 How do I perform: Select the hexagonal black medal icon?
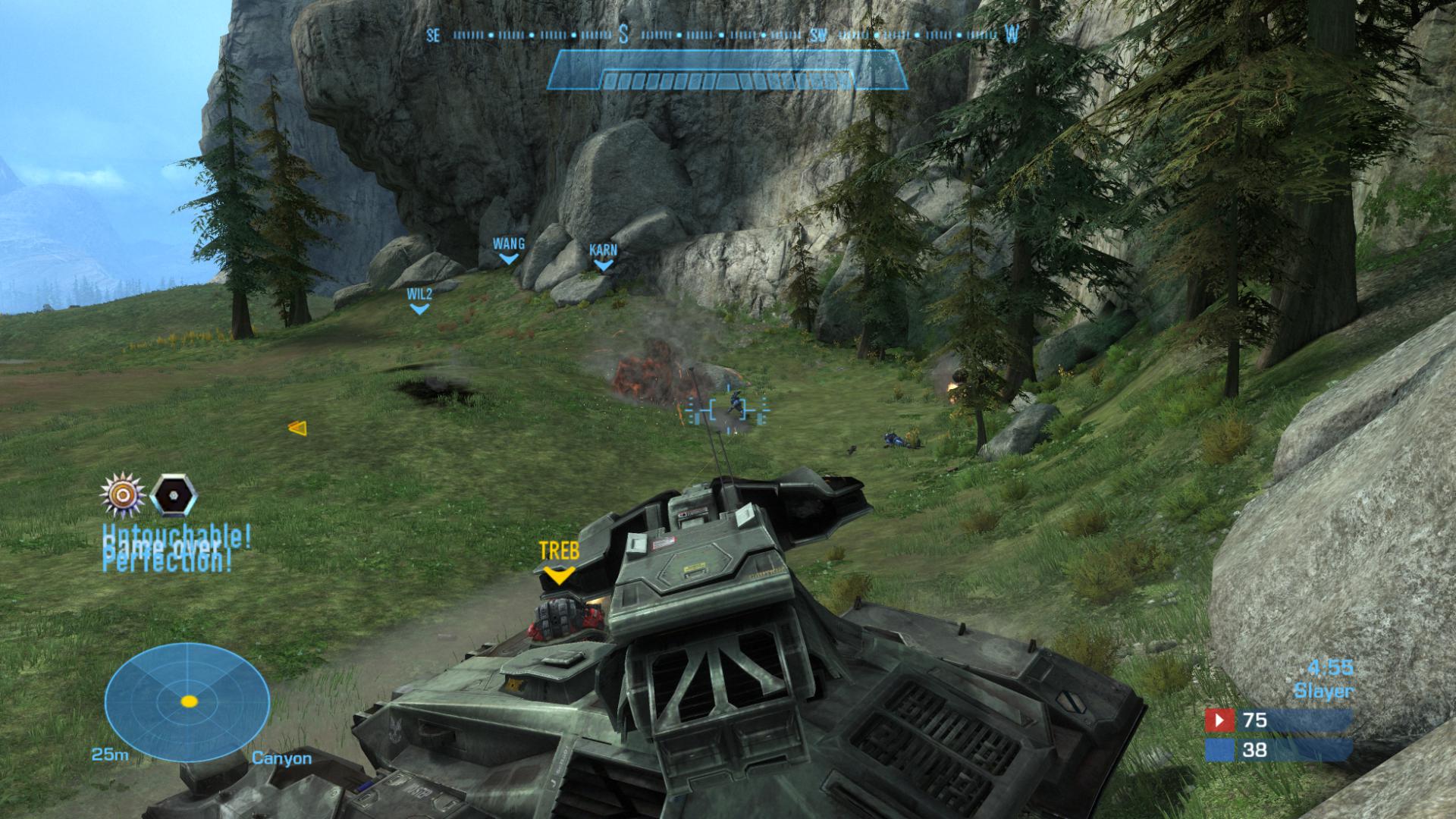click(174, 495)
